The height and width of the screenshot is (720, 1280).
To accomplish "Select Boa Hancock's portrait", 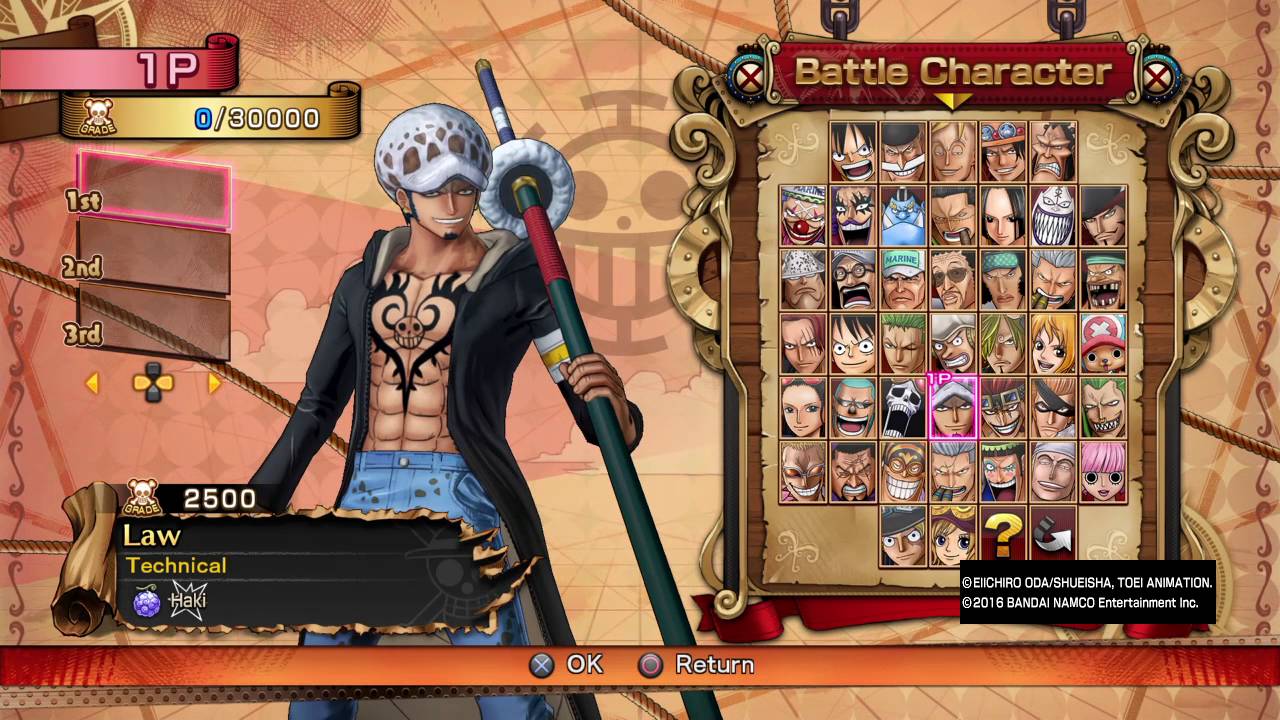I will pos(1003,216).
